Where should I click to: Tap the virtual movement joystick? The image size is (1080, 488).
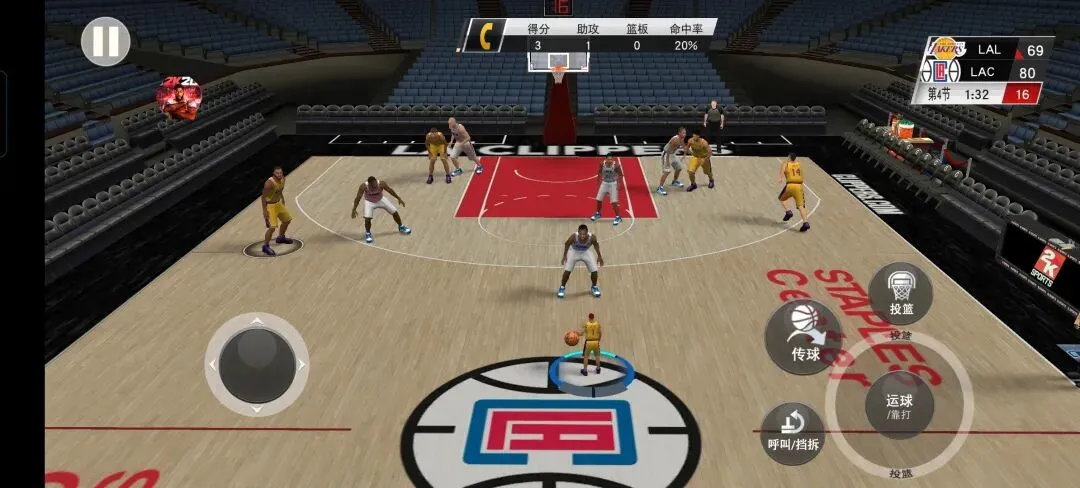(x=257, y=364)
